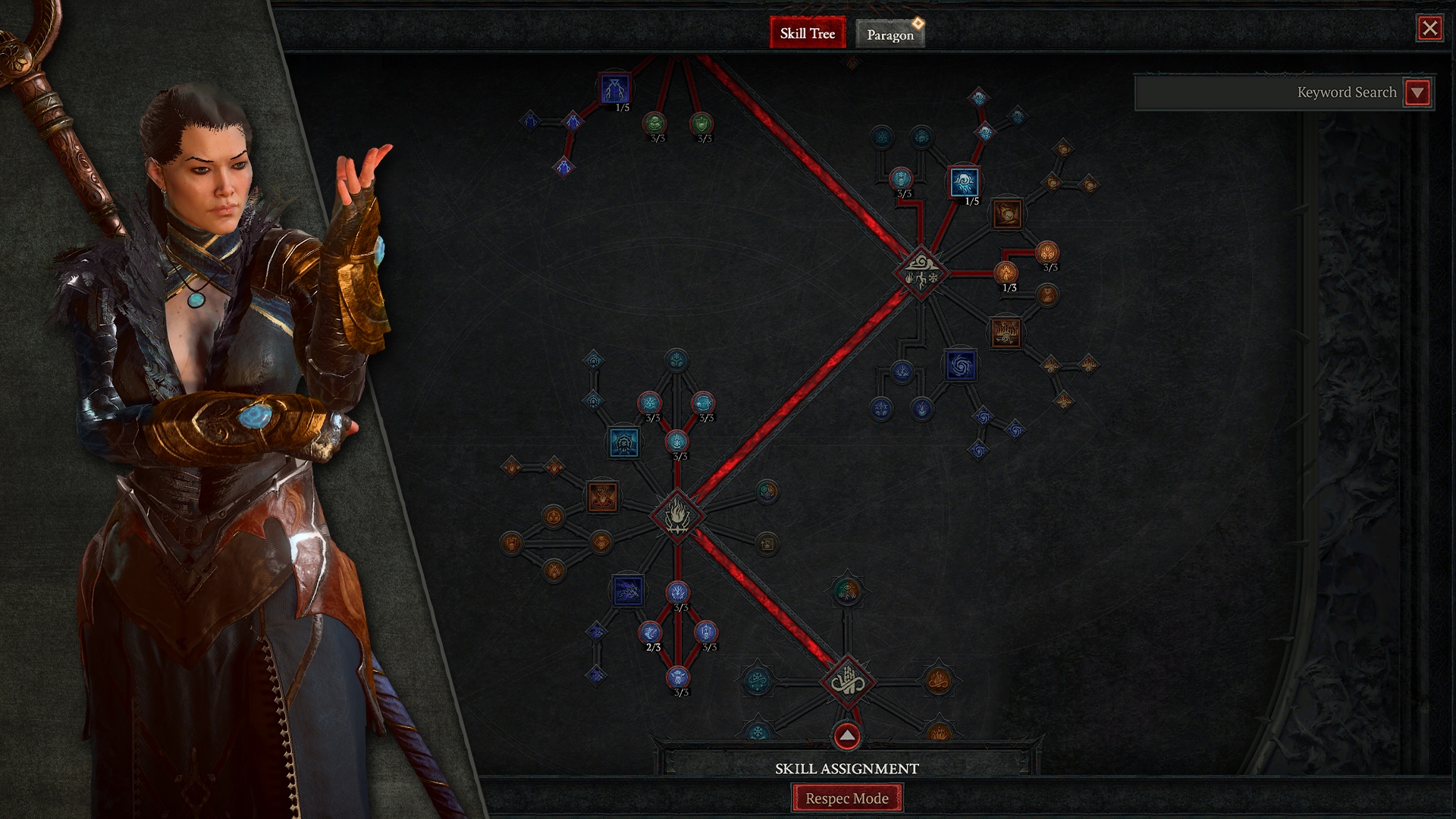Screen dimensions: 1456x819
Task: Open the cloud and elements diamond cluster node
Action: (921, 273)
